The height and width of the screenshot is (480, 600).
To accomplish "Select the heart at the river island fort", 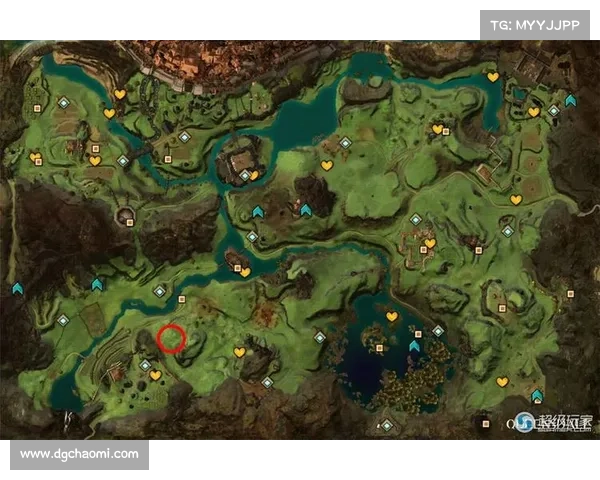I will coord(254,176).
